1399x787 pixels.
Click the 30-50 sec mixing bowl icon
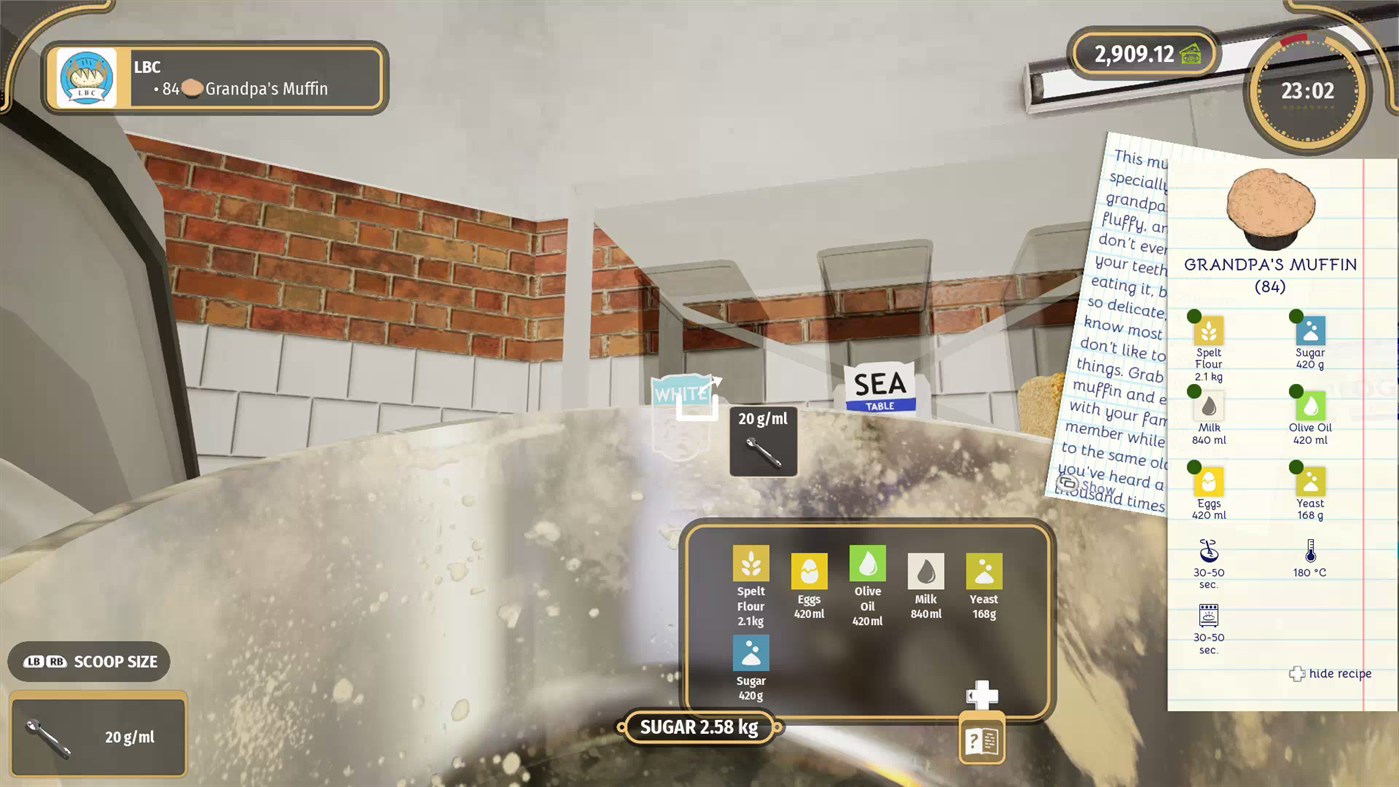pos(1208,552)
